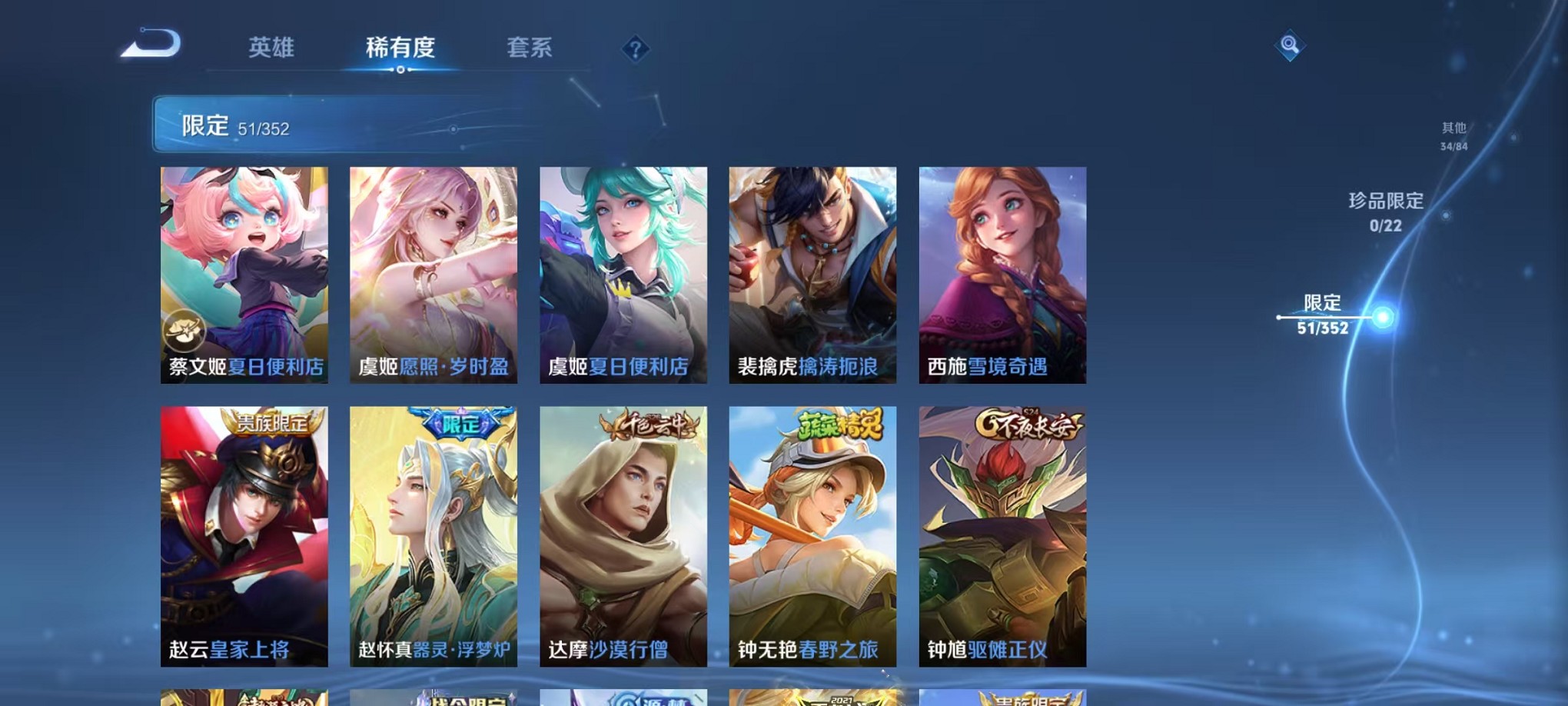
Task: Switch to the 英雄 tab
Action: click(x=273, y=48)
